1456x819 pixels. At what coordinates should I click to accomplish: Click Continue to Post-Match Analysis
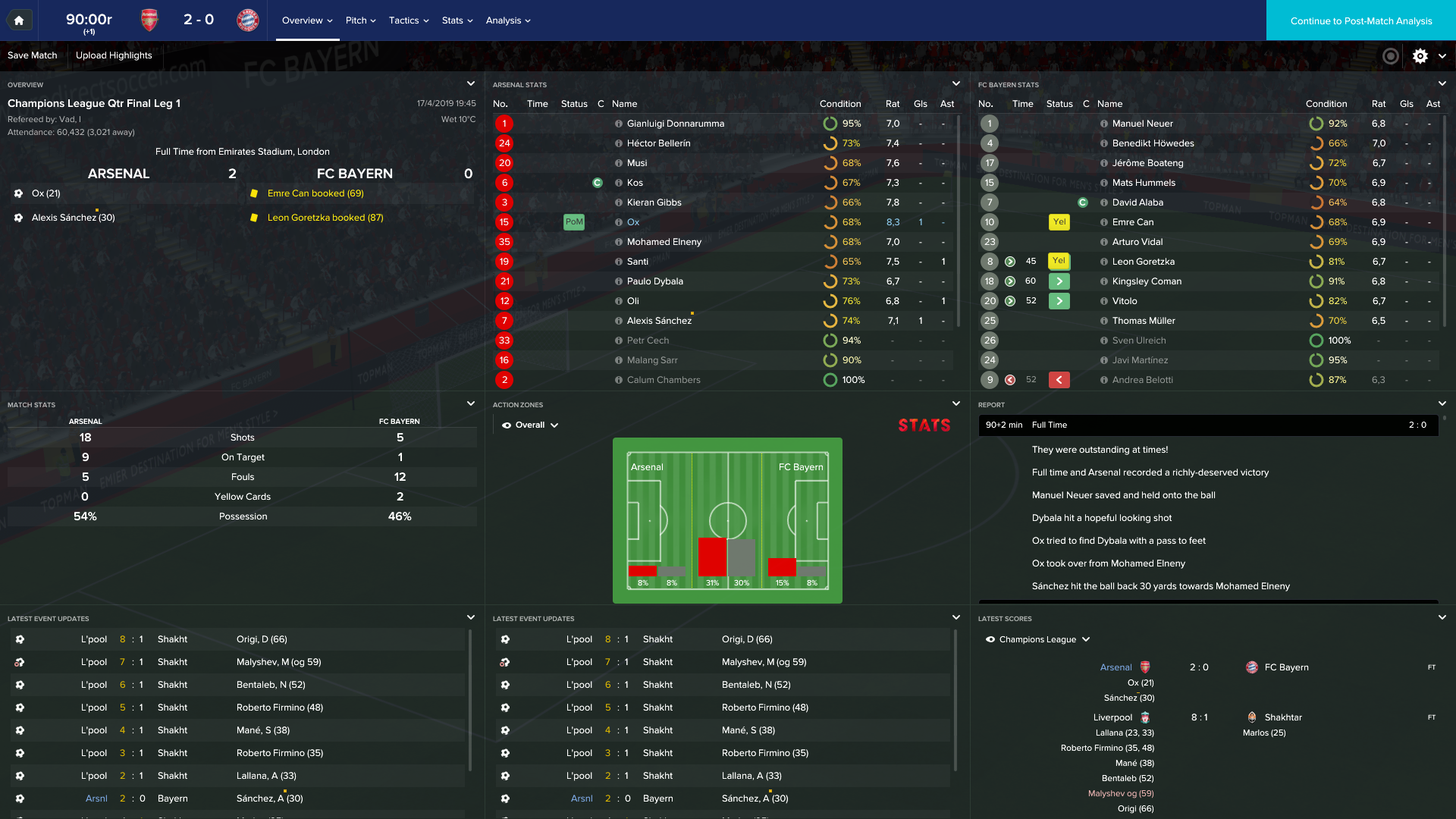[1360, 20]
